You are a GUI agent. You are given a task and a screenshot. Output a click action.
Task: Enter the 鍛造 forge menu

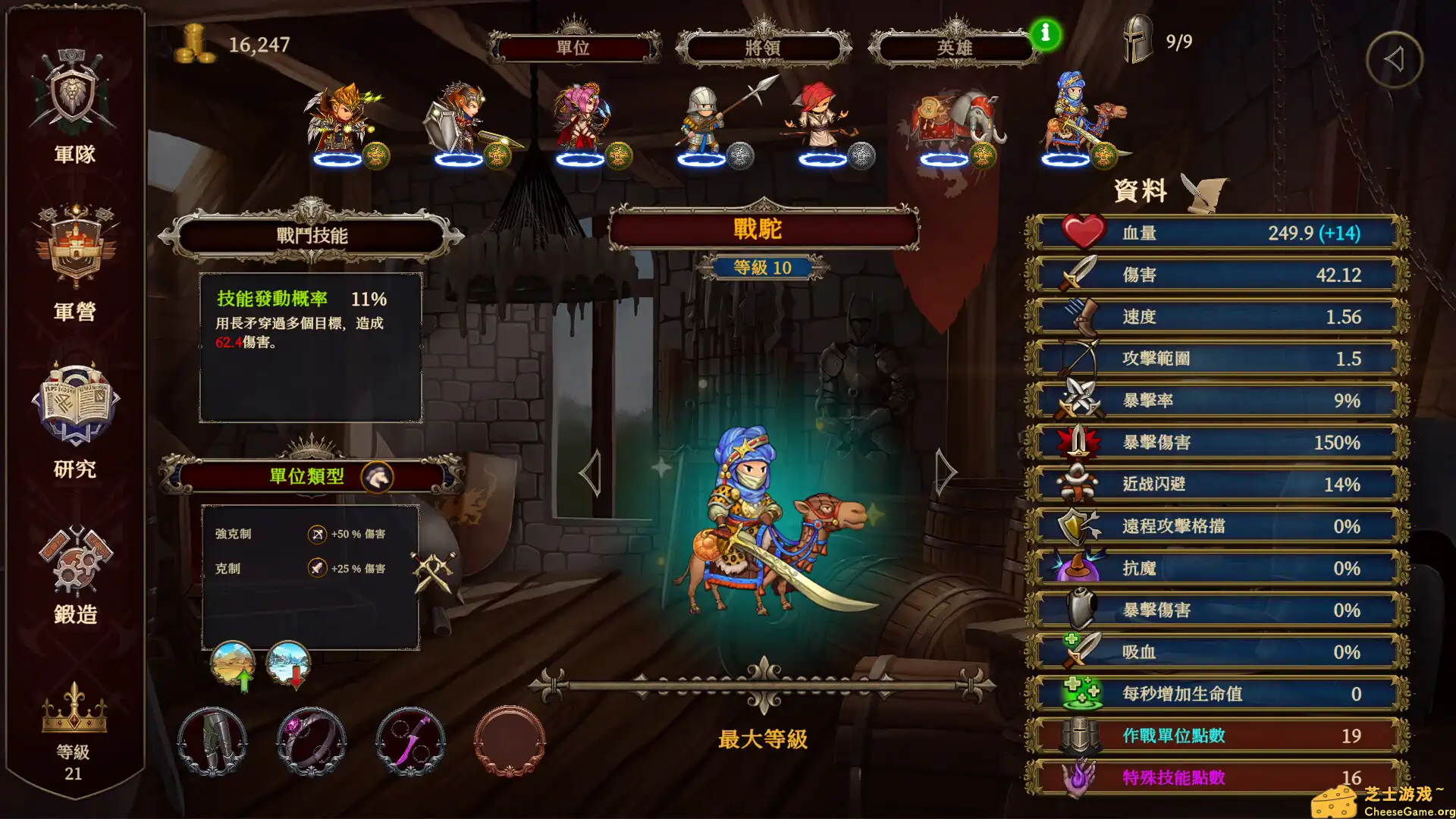74,573
